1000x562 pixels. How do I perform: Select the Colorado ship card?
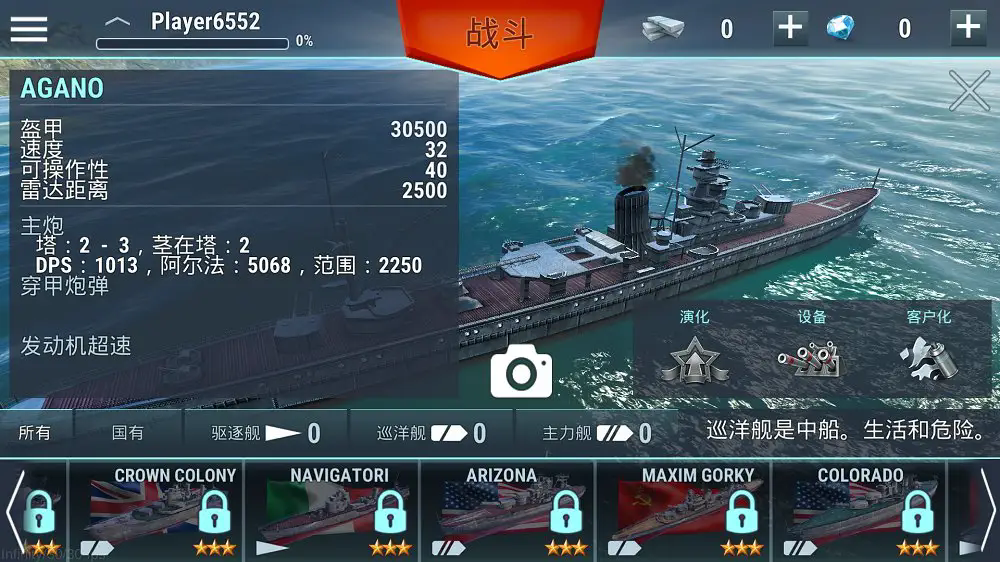tap(860, 510)
